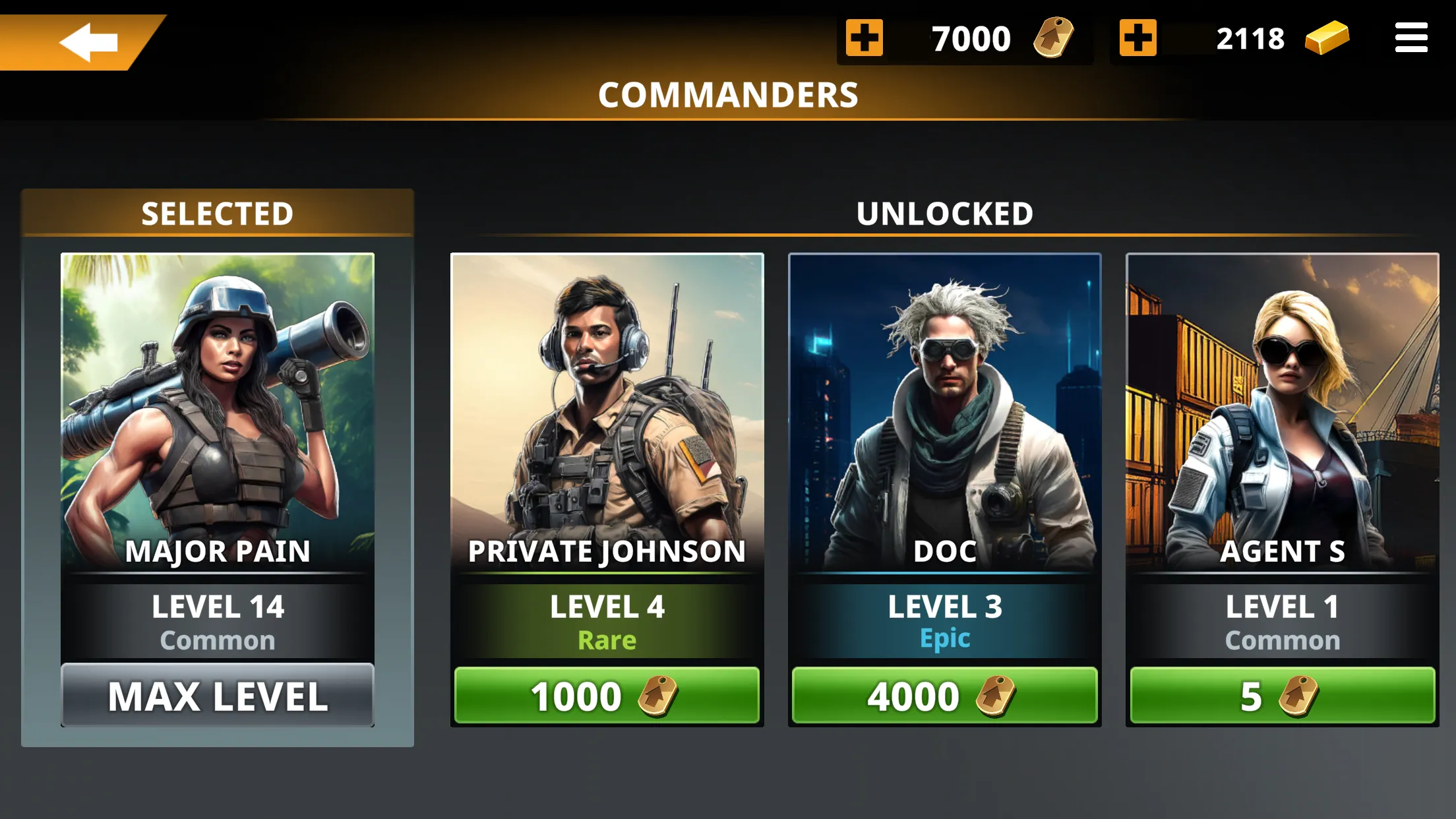Upgrade Doc for 4000 dog tags
Screen dimensions: 1456x819
pyautogui.click(x=944, y=694)
